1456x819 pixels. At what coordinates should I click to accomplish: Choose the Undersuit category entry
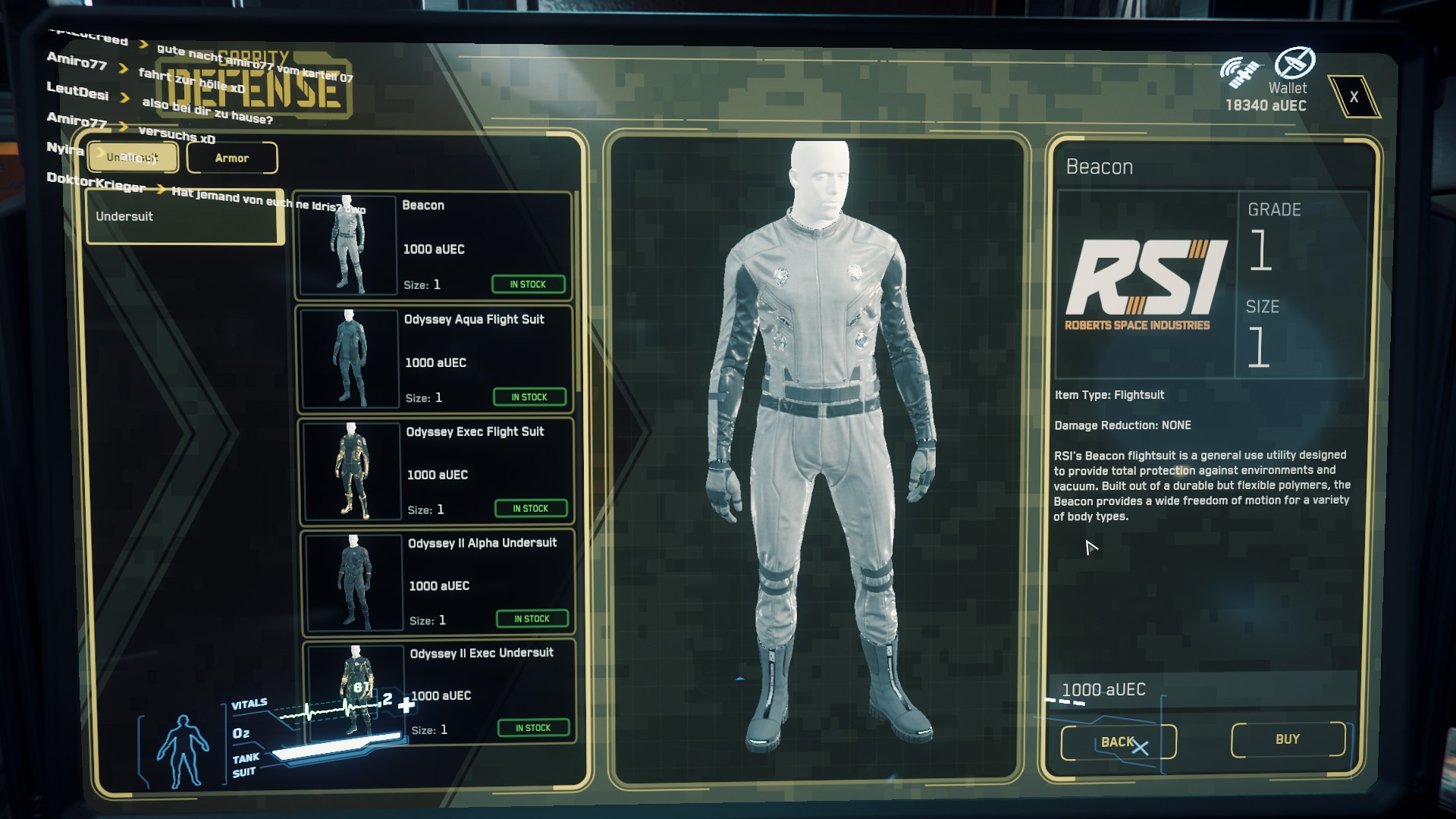pyautogui.click(x=184, y=217)
